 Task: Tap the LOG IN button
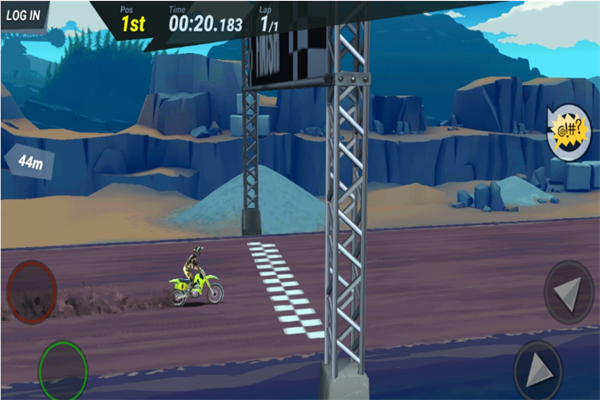22,15
